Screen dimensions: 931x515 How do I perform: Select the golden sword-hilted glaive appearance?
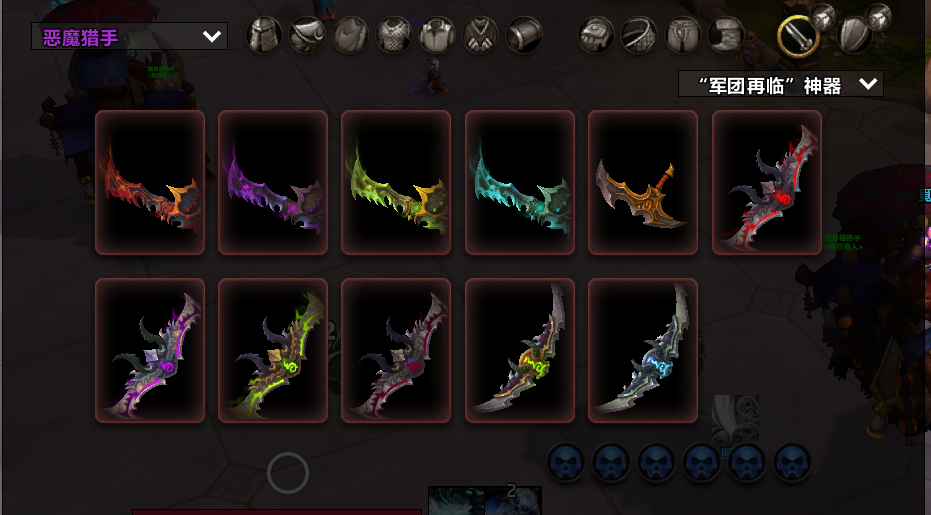[x=643, y=182]
